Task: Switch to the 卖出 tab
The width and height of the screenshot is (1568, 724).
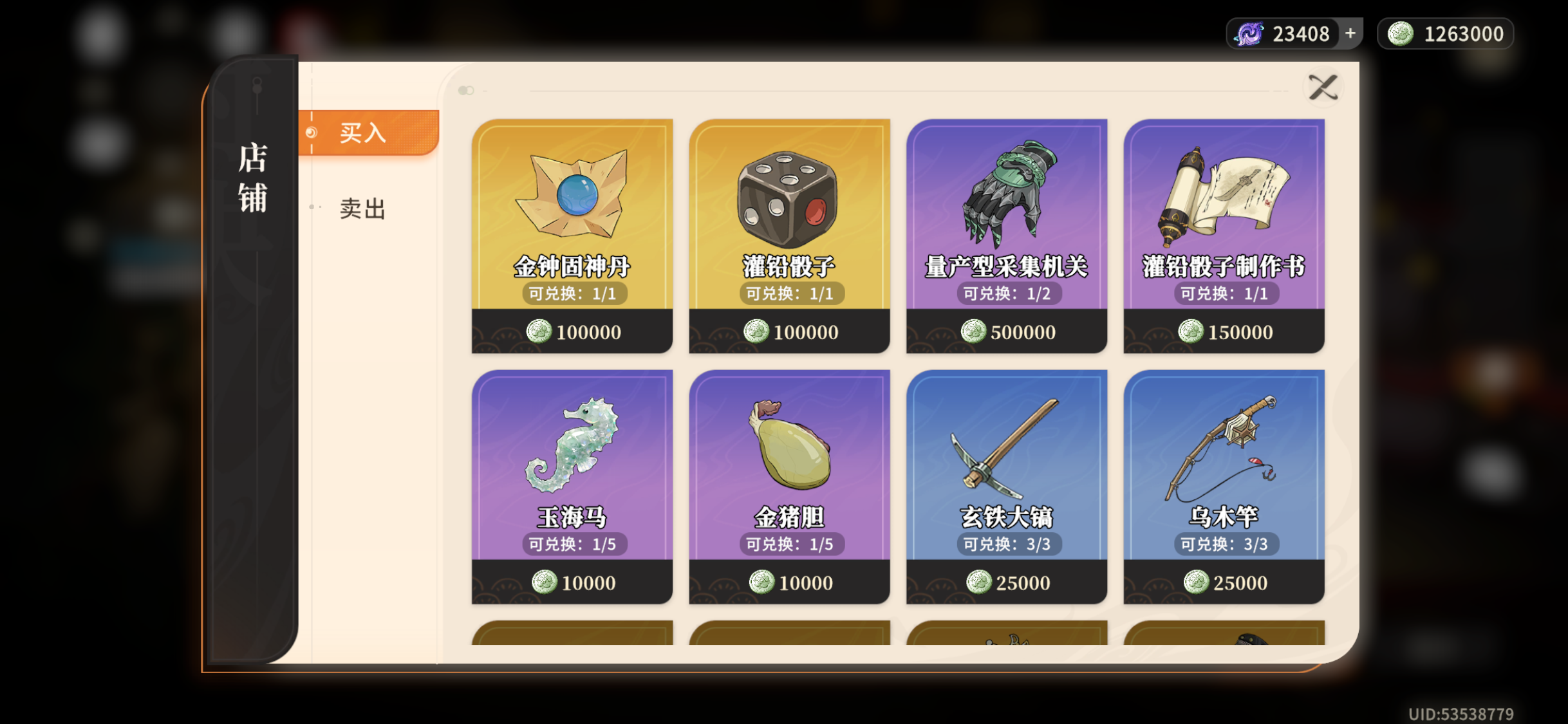Action: click(x=362, y=209)
